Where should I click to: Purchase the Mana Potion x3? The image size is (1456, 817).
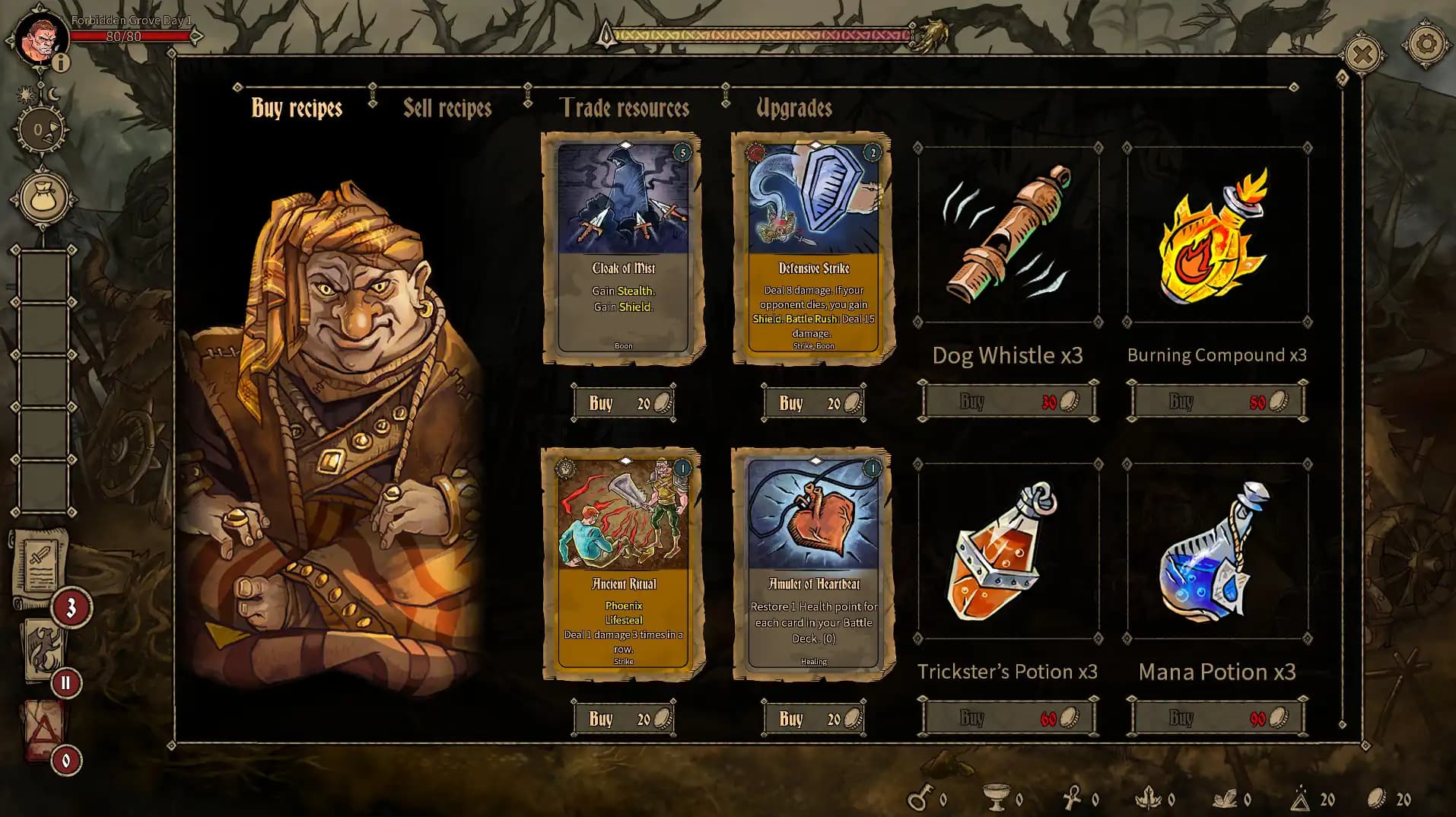point(1216,716)
